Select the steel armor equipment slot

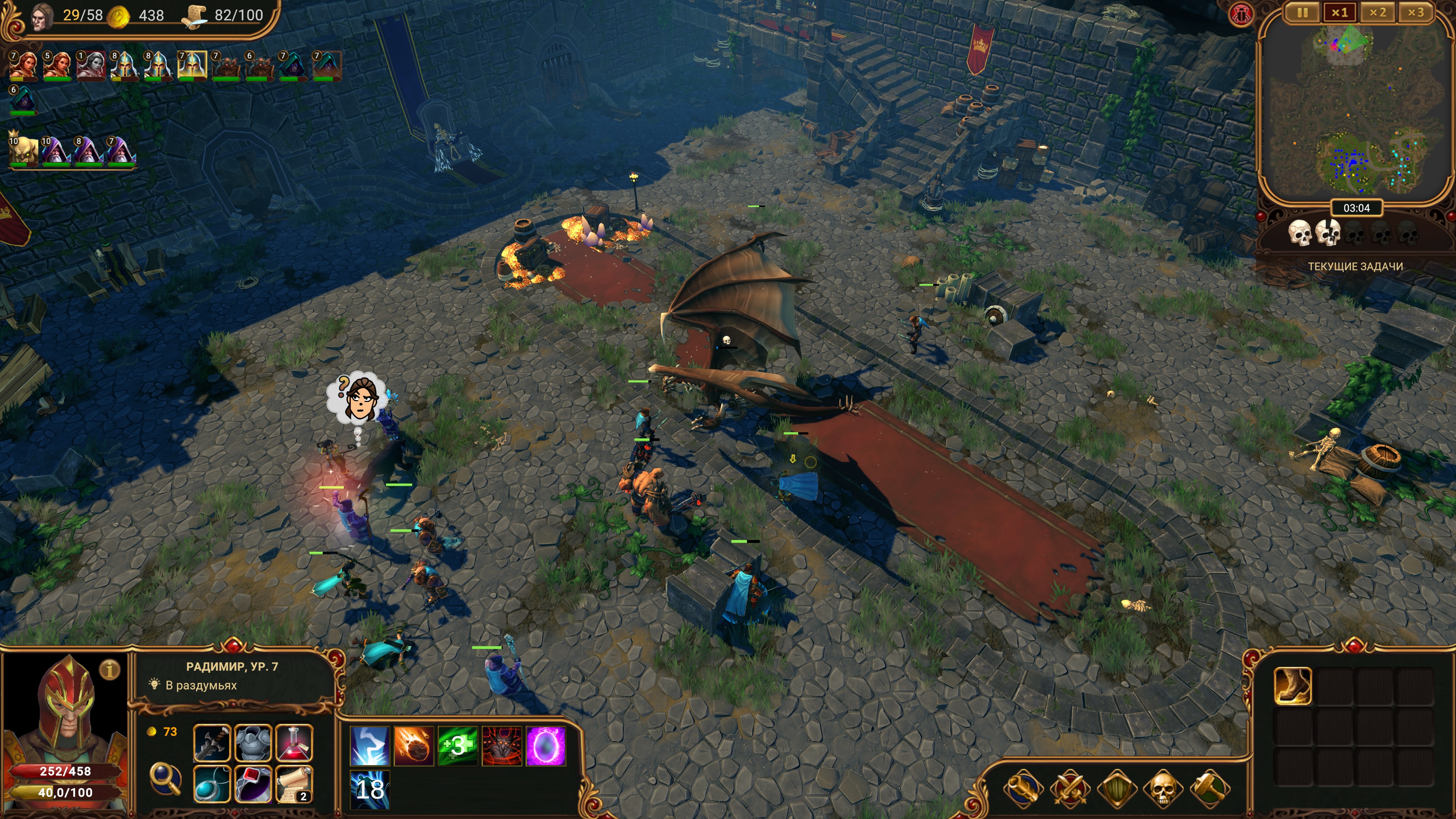point(253,743)
